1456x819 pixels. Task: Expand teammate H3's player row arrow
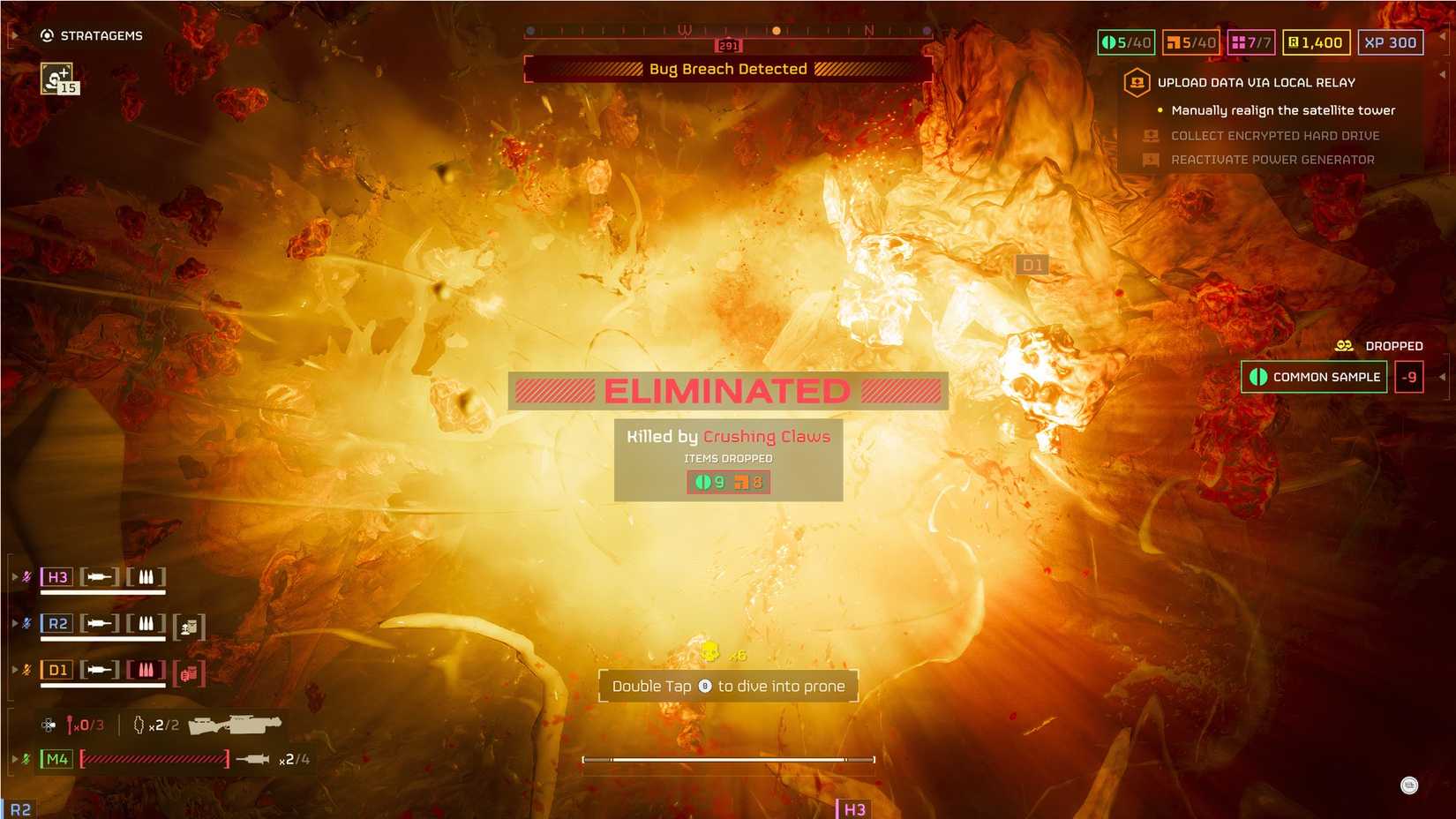click(13, 576)
